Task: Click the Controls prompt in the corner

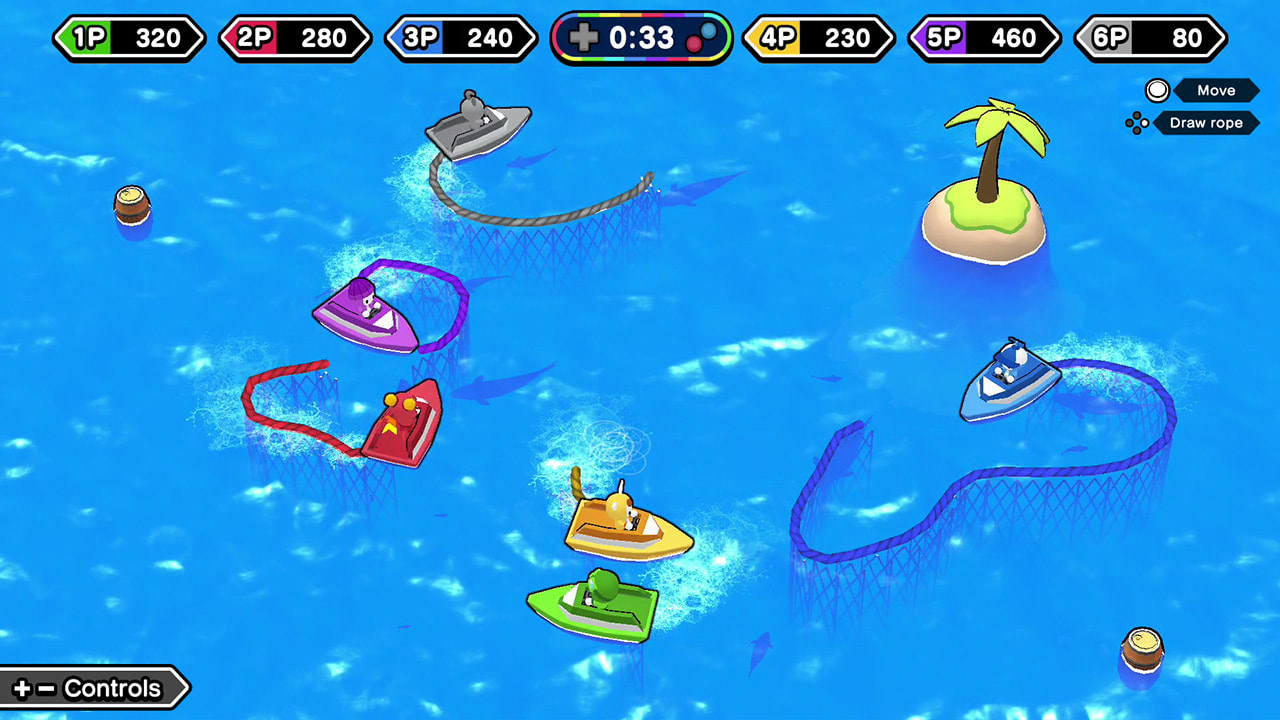Action: coord(90,688)
